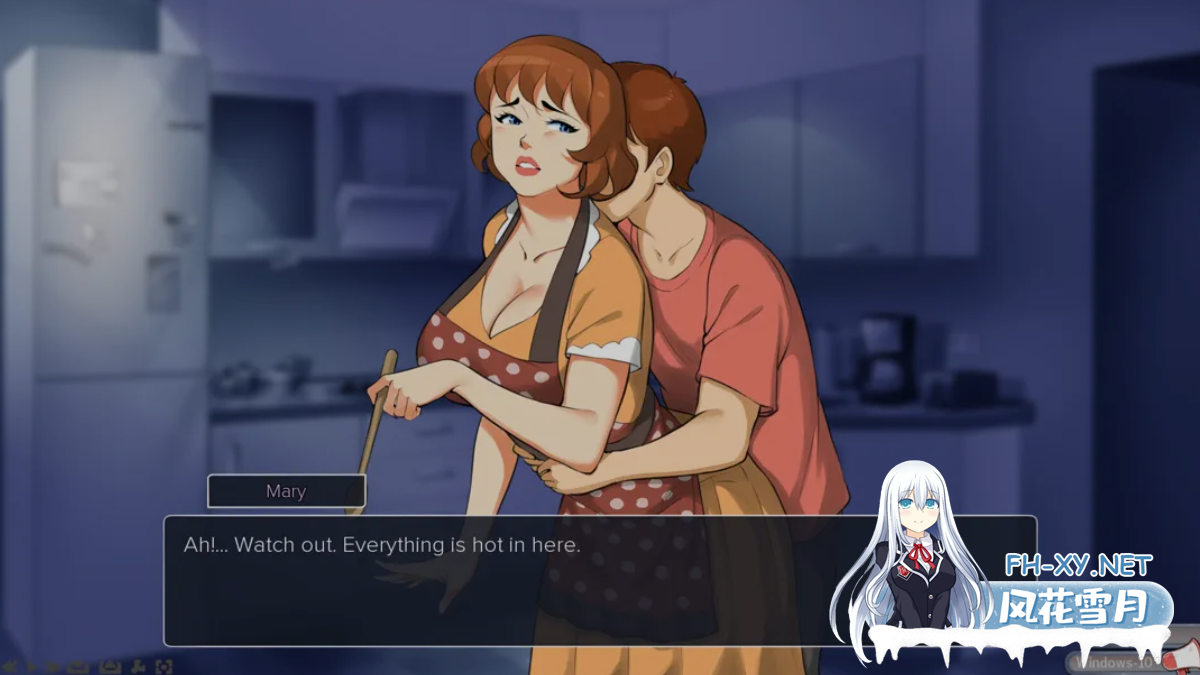
Task: Skip ahead with the double-right-arrow icon
Action: [53, 666]
